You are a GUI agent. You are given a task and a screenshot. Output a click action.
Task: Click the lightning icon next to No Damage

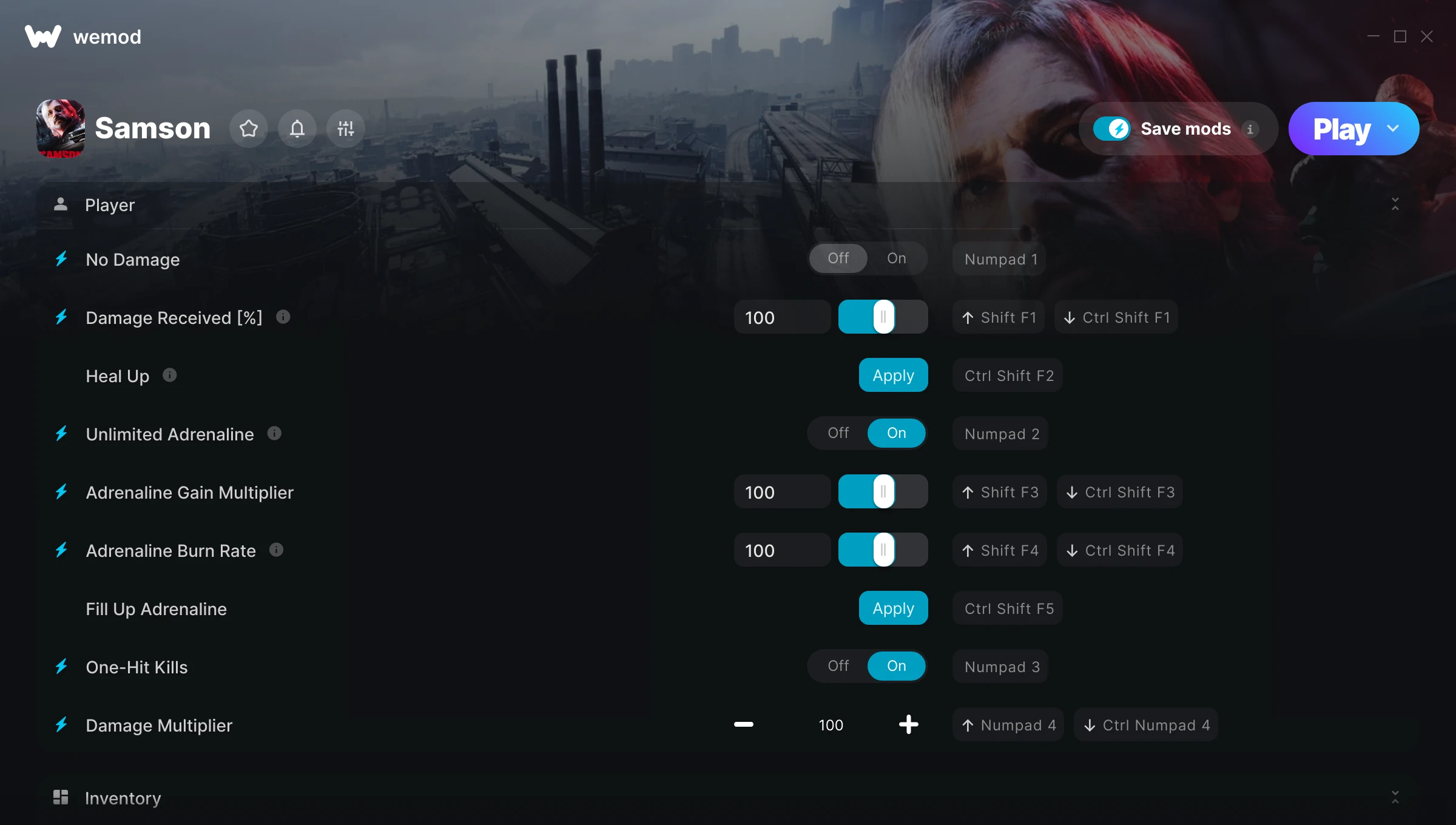61,259
